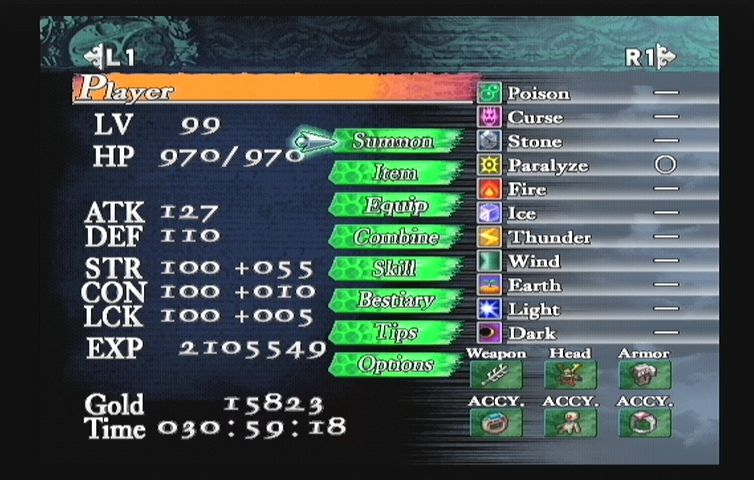Select the equipped Weapon slot

tap(495, 375)
